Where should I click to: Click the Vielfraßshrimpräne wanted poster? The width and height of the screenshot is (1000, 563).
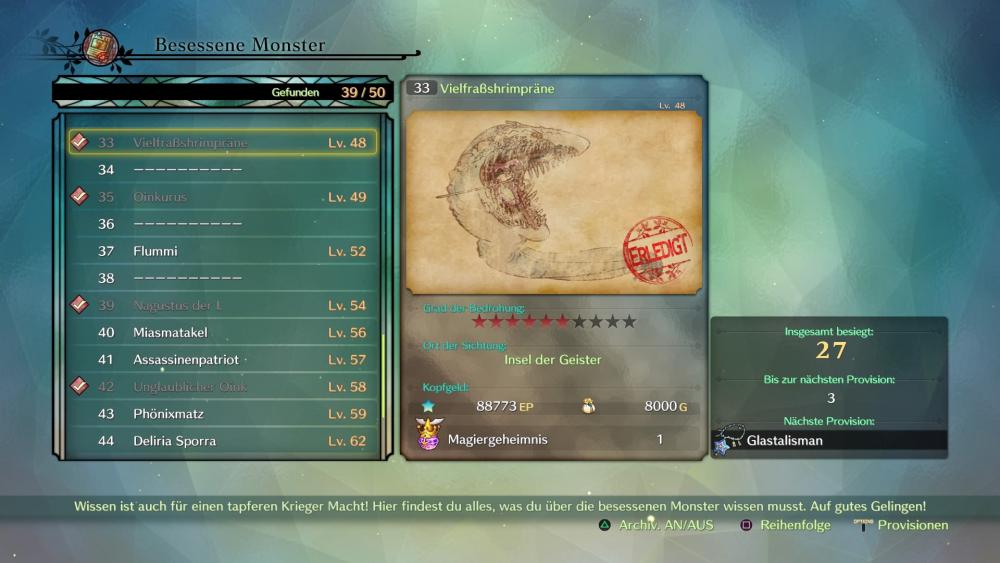554,202
